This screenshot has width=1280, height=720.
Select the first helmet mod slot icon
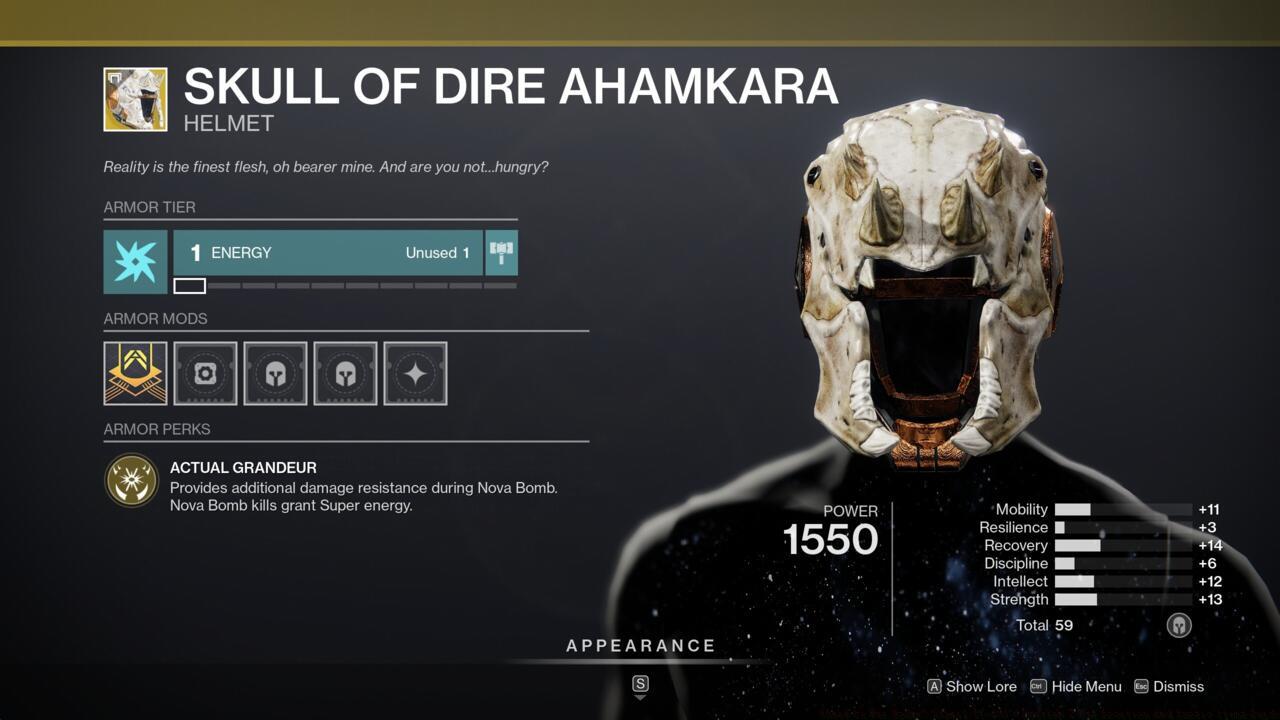pos(275,373)
